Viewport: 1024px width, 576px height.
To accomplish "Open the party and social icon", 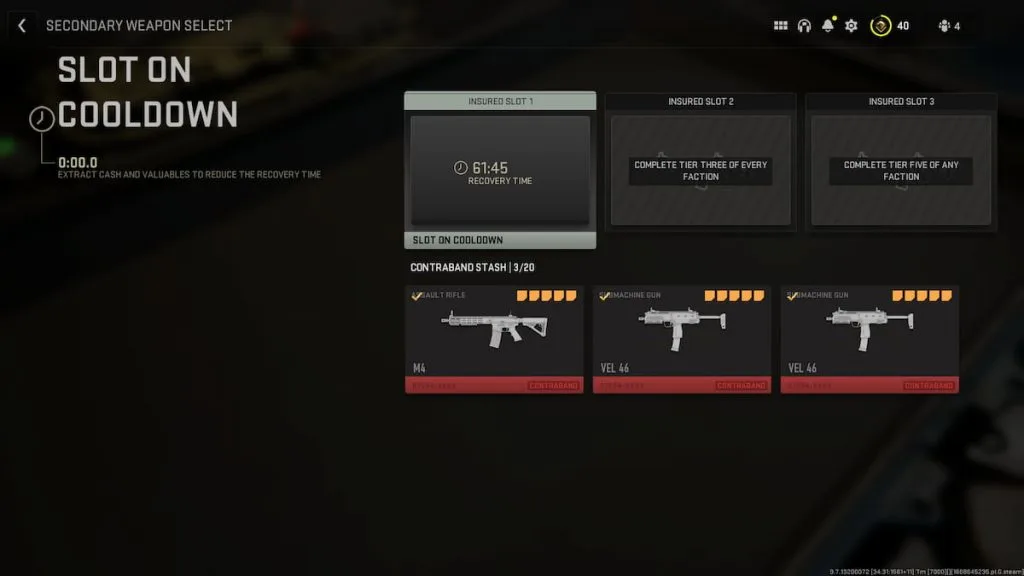I will tap(948, 26).
